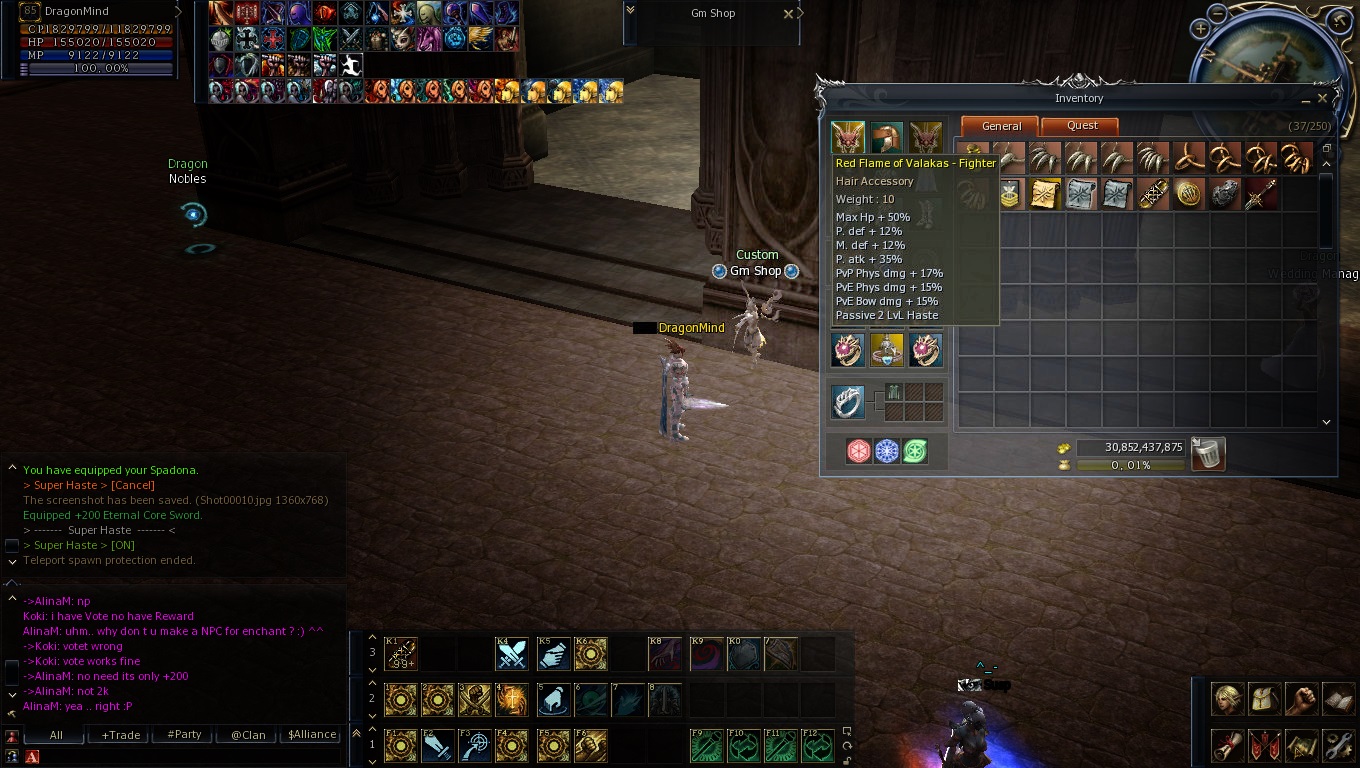Open the character status elf portrait icon

1228,699
